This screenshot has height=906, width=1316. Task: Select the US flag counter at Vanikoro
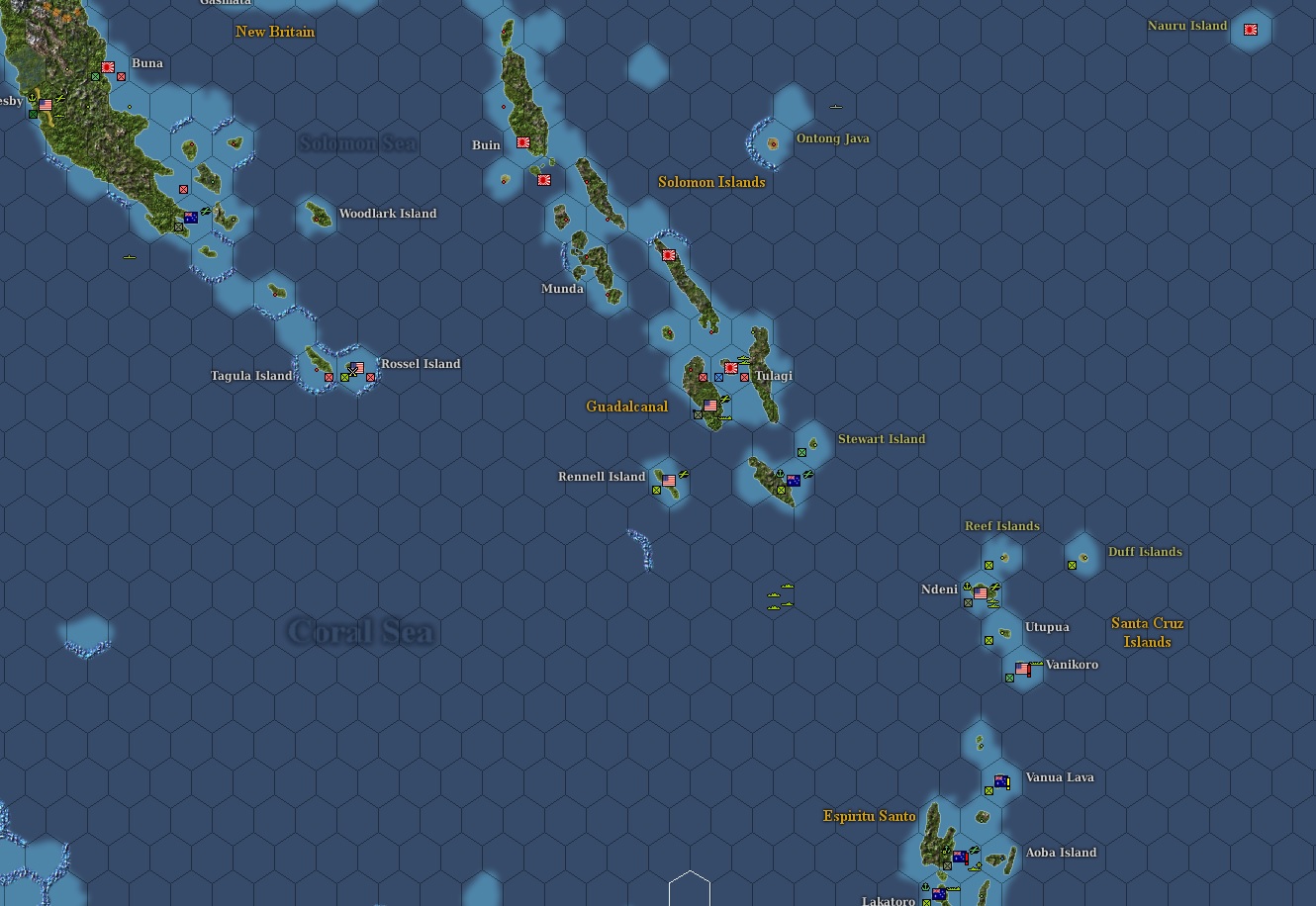tap(1022, 668)
